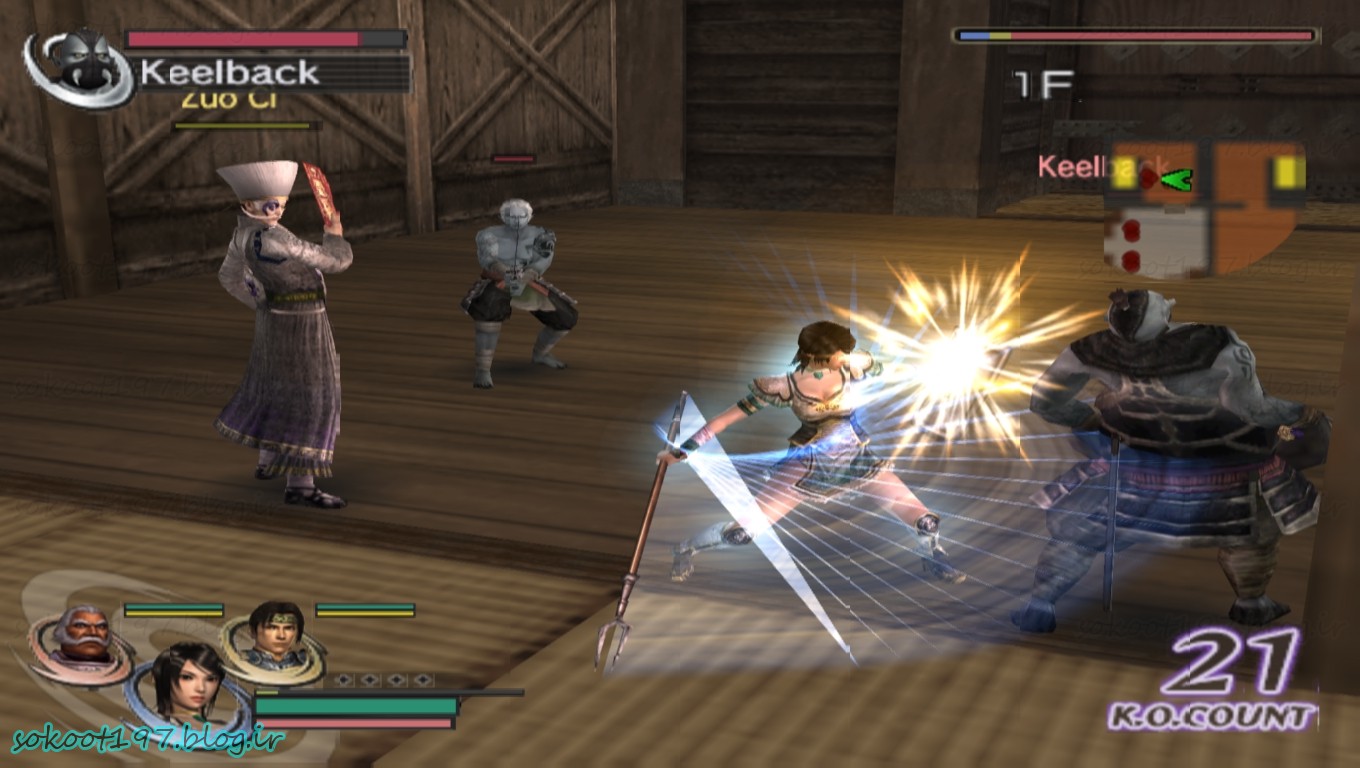Click the green player arrow on minimap
The width and height of the screenshot is (1360, 768).
coord(1179,180)
